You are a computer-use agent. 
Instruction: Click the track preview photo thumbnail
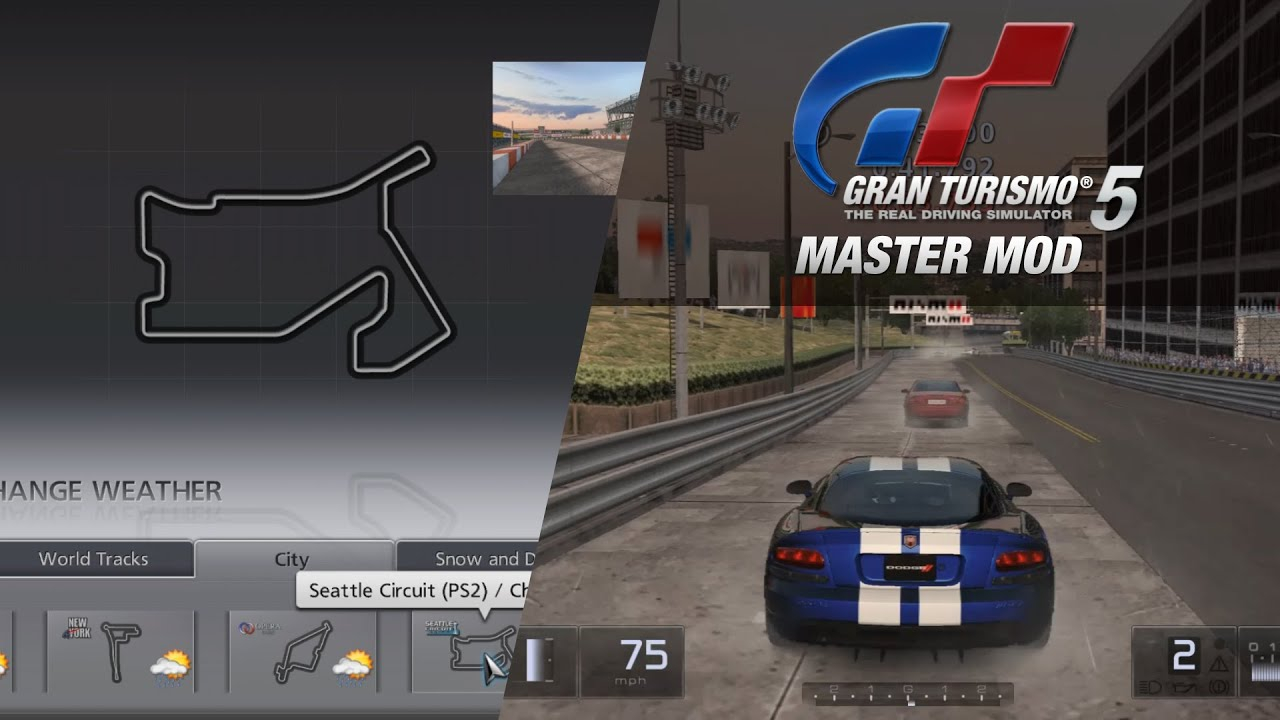[x=566, y=126]
